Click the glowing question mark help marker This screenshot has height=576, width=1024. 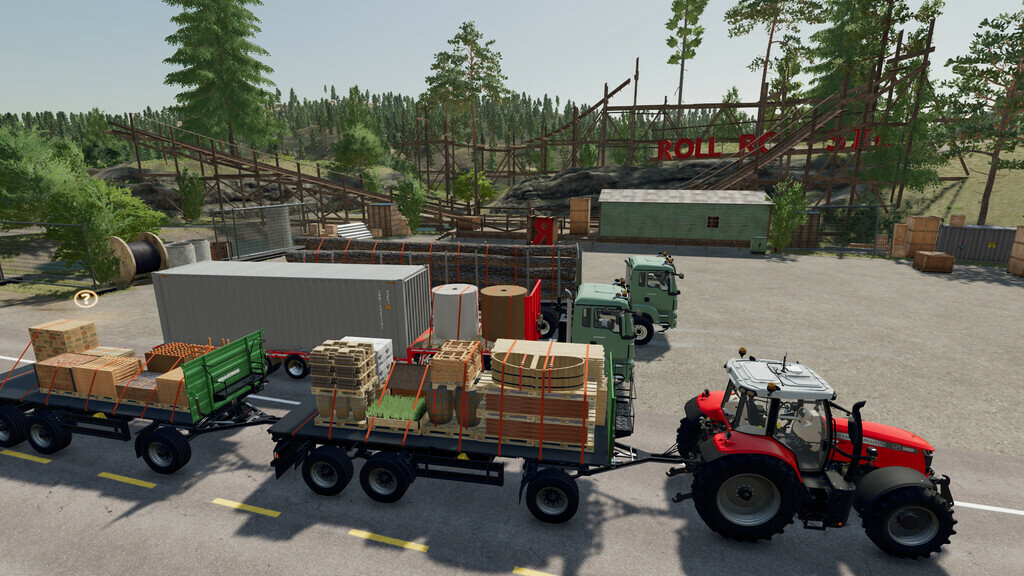(86, 298)
